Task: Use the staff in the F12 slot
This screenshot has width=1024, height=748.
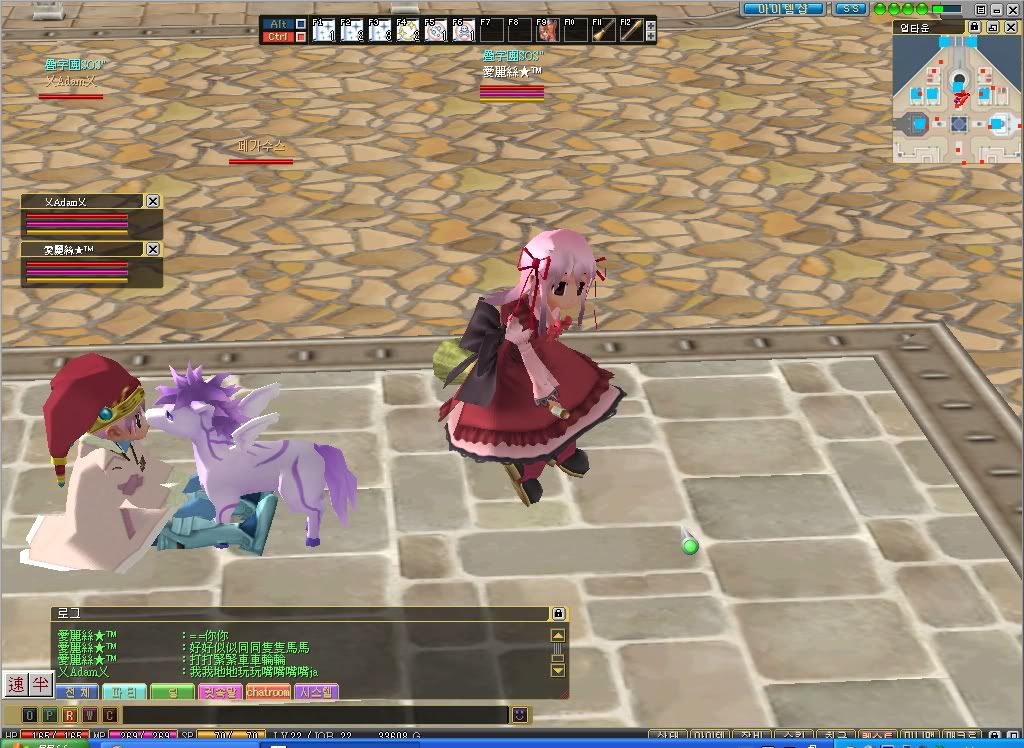Action: [x=630, y=30]
